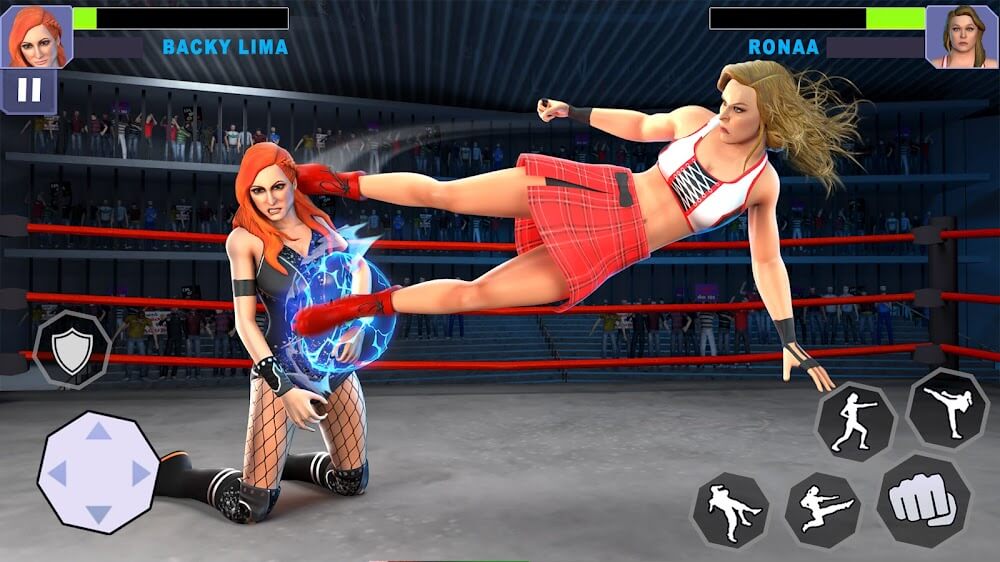
Task: Tap the down arrow on the movement pad
Action: point(98,514)
